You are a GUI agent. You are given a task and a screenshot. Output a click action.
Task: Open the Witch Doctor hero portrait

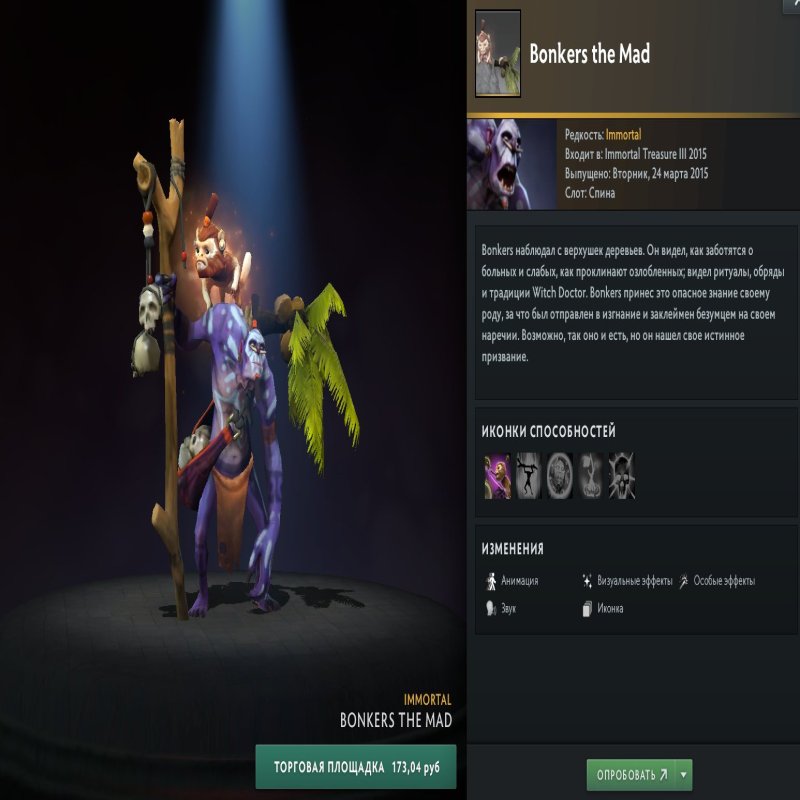coord(511,164)
